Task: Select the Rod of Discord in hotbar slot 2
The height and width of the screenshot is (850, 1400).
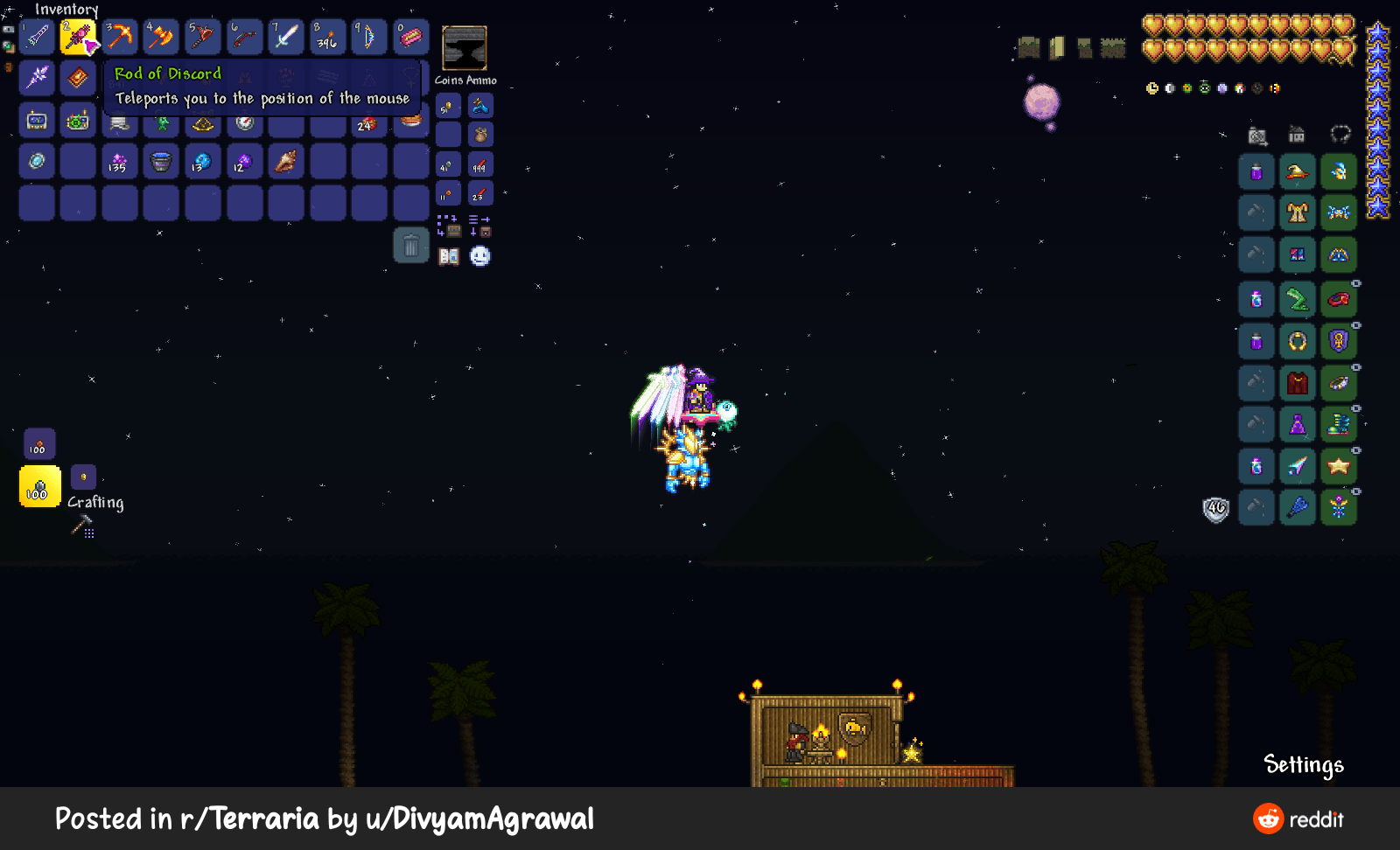Action: [78, 36]
